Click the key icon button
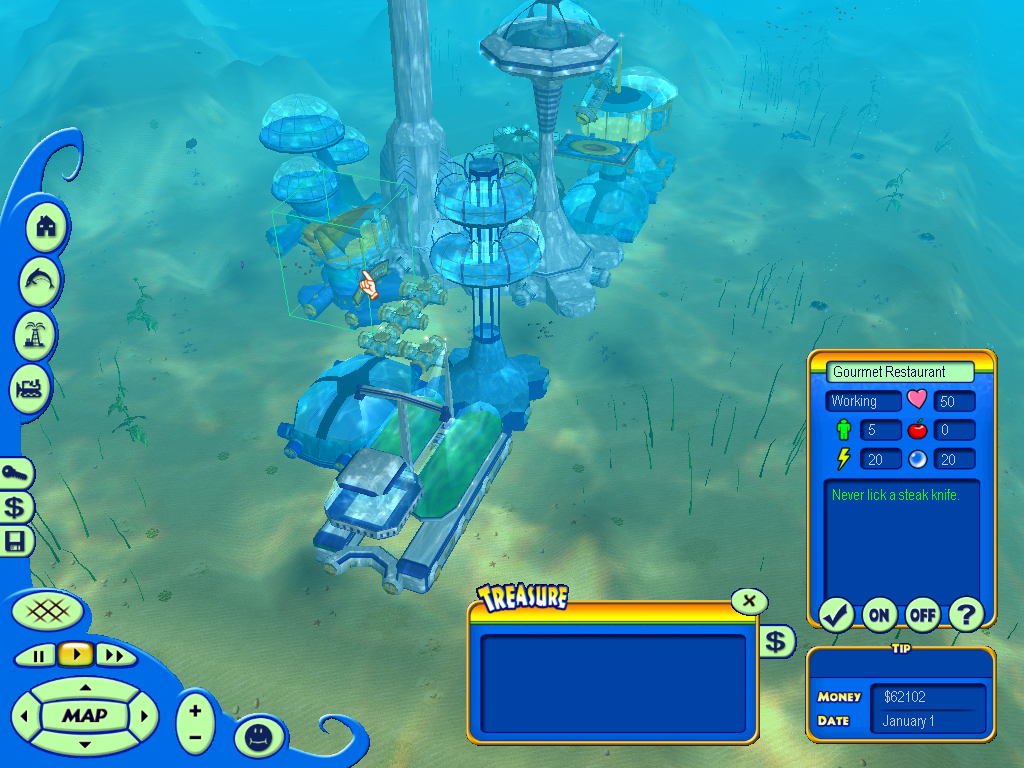Viewport: 1024px width, 768px height. tap(16, 473)
